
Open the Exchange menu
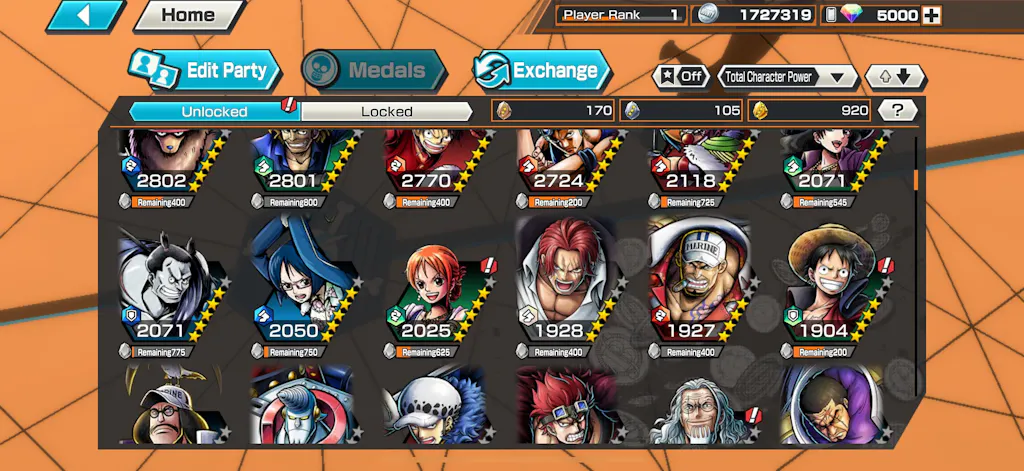(x=541, y=70)
